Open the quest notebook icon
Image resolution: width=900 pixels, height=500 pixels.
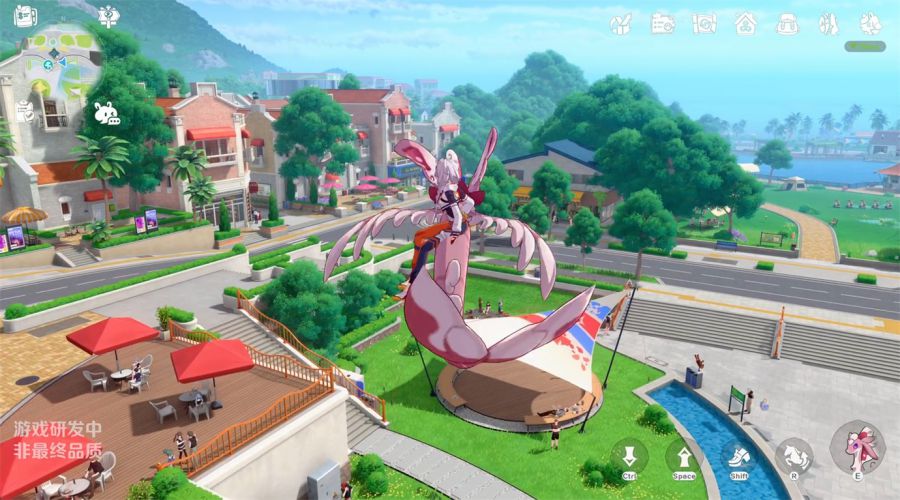click(x=25, y=16)
